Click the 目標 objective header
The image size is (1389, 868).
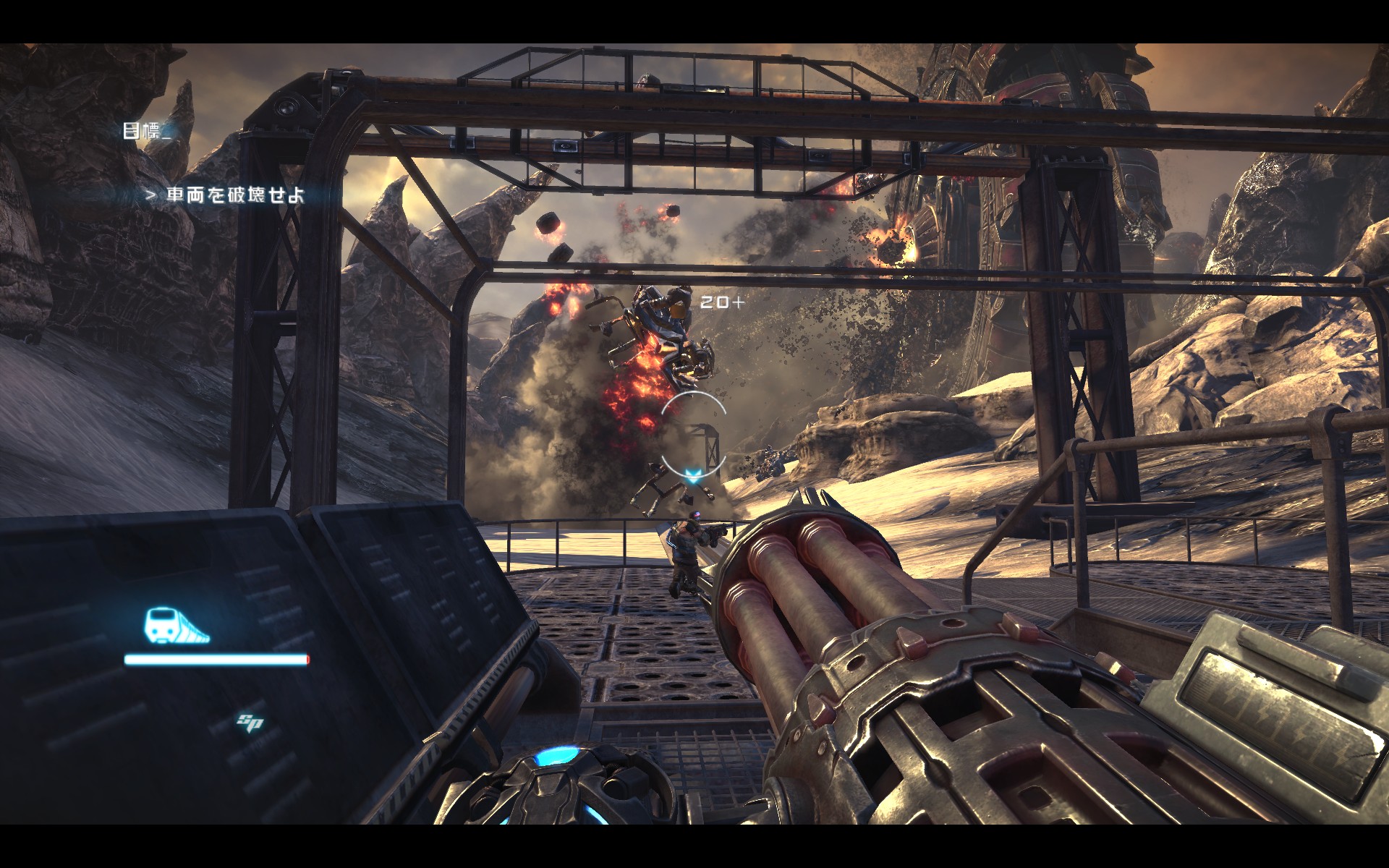(x=142, y=131)
